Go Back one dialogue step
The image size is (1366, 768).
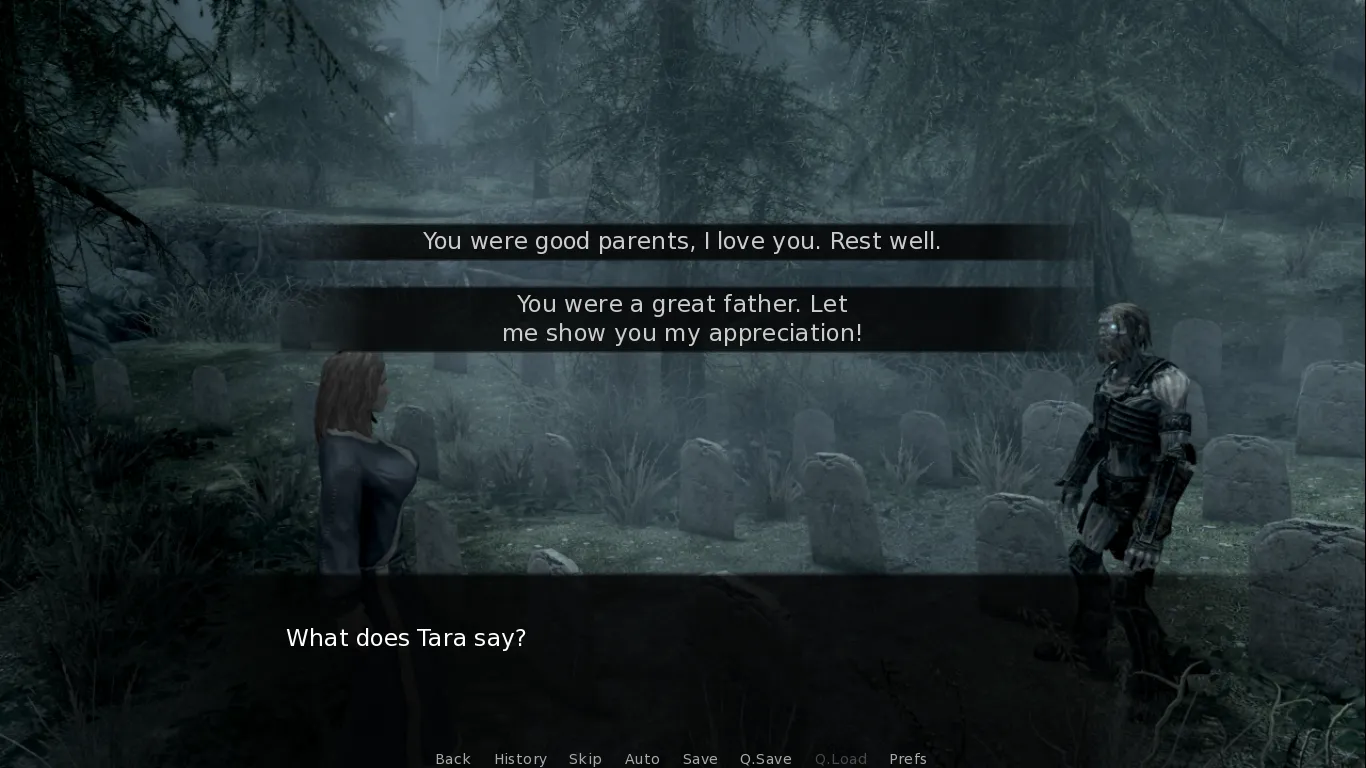(453, 759)
